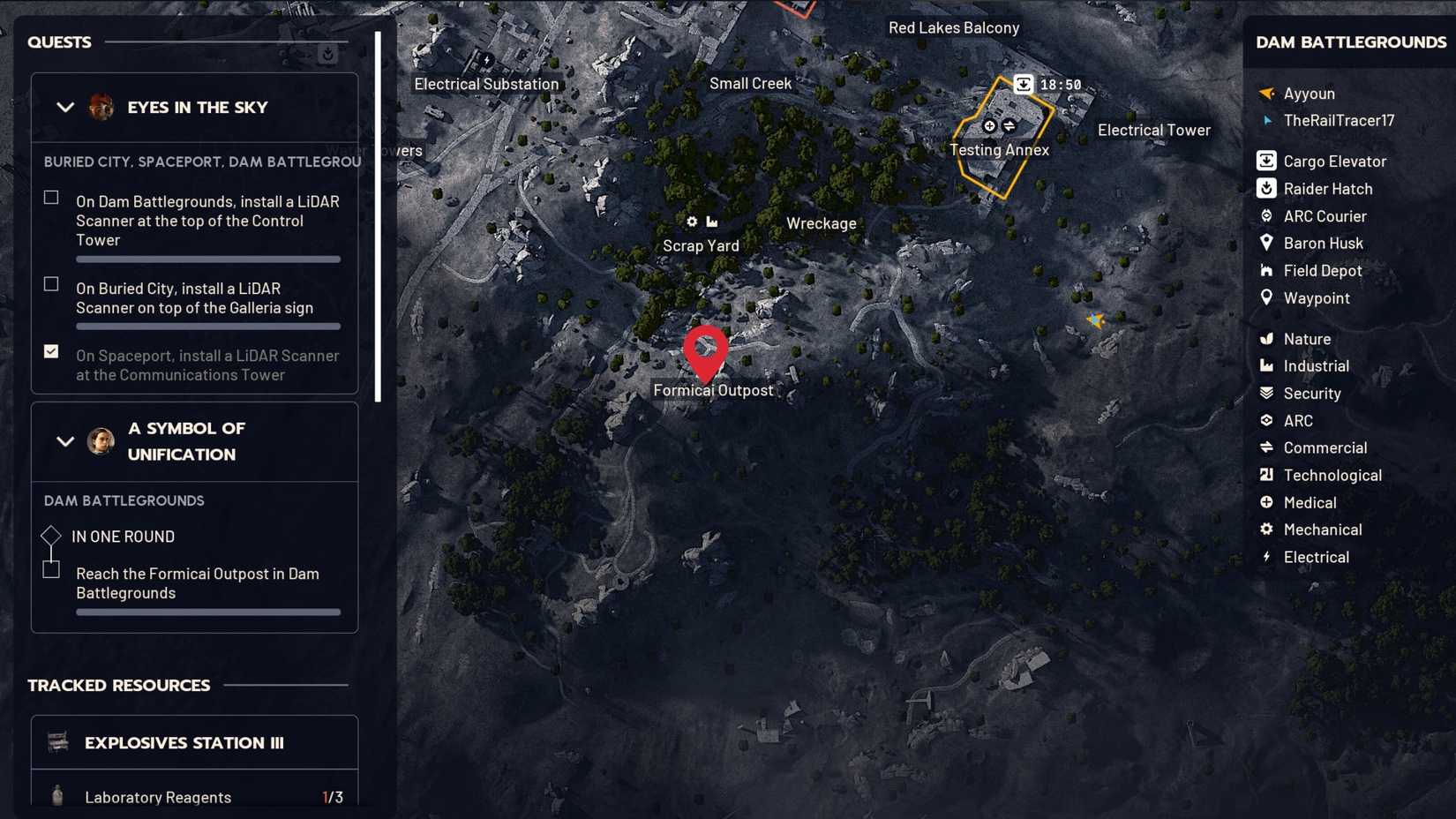Screen dimensions: 1456x819
Task: Collapse the Eyes in the Sky quest
Action: (64, 107)
